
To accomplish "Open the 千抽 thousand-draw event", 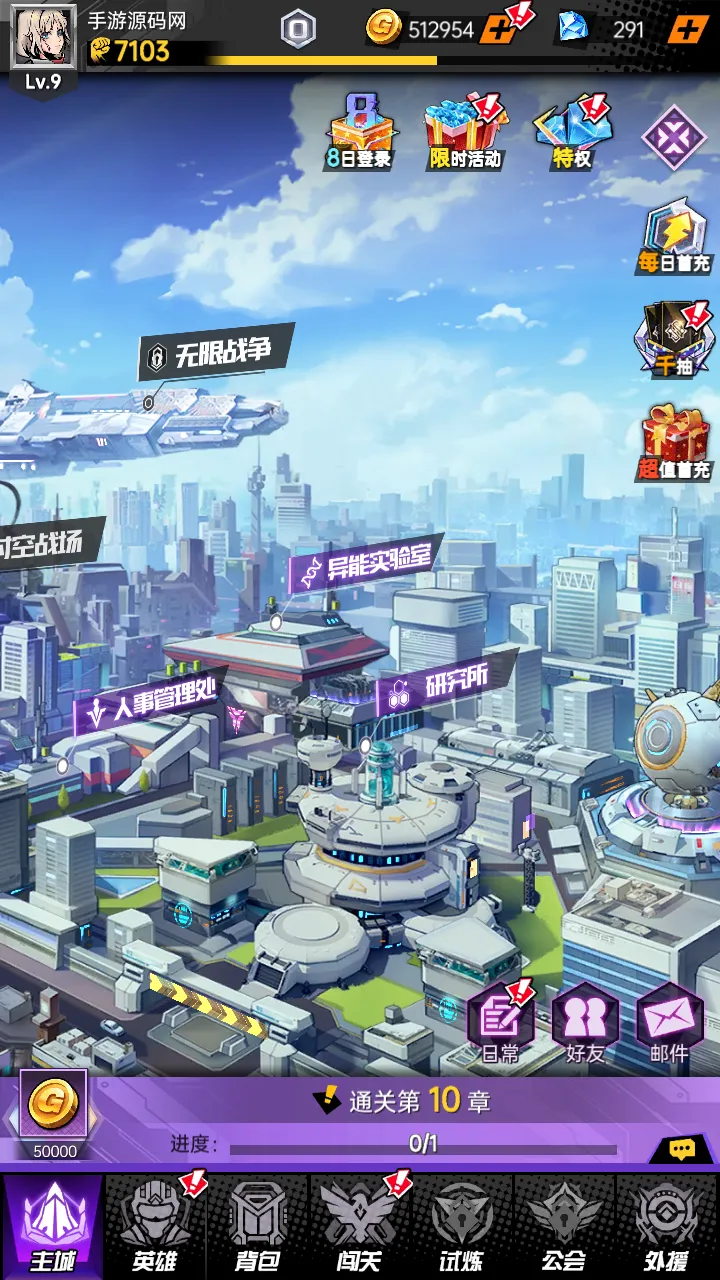I will coord(675,340).
